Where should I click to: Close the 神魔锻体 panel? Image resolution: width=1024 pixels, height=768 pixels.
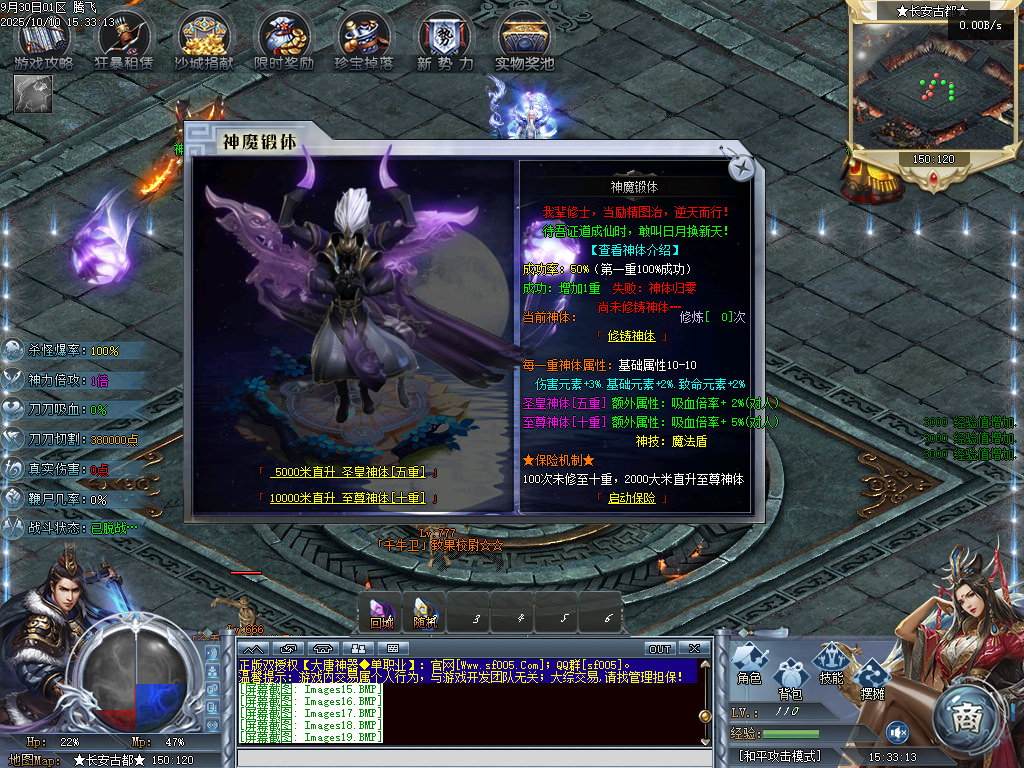(740, 169)
